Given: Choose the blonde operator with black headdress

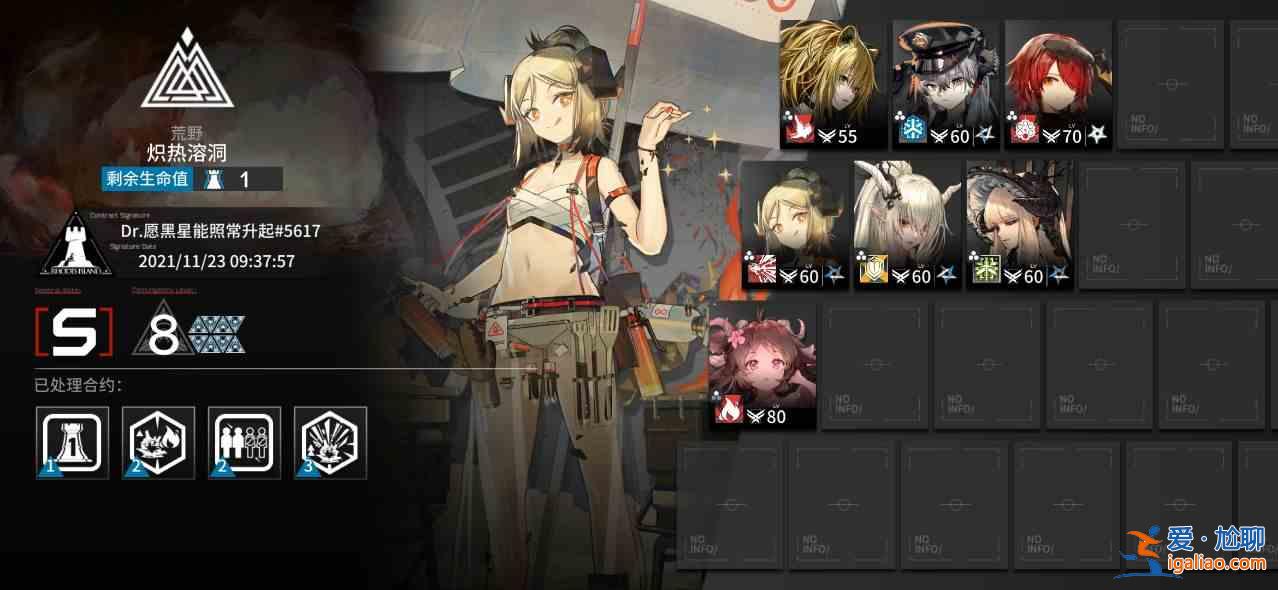Looking at the screenshot, I should click(x=1019, y=226).
